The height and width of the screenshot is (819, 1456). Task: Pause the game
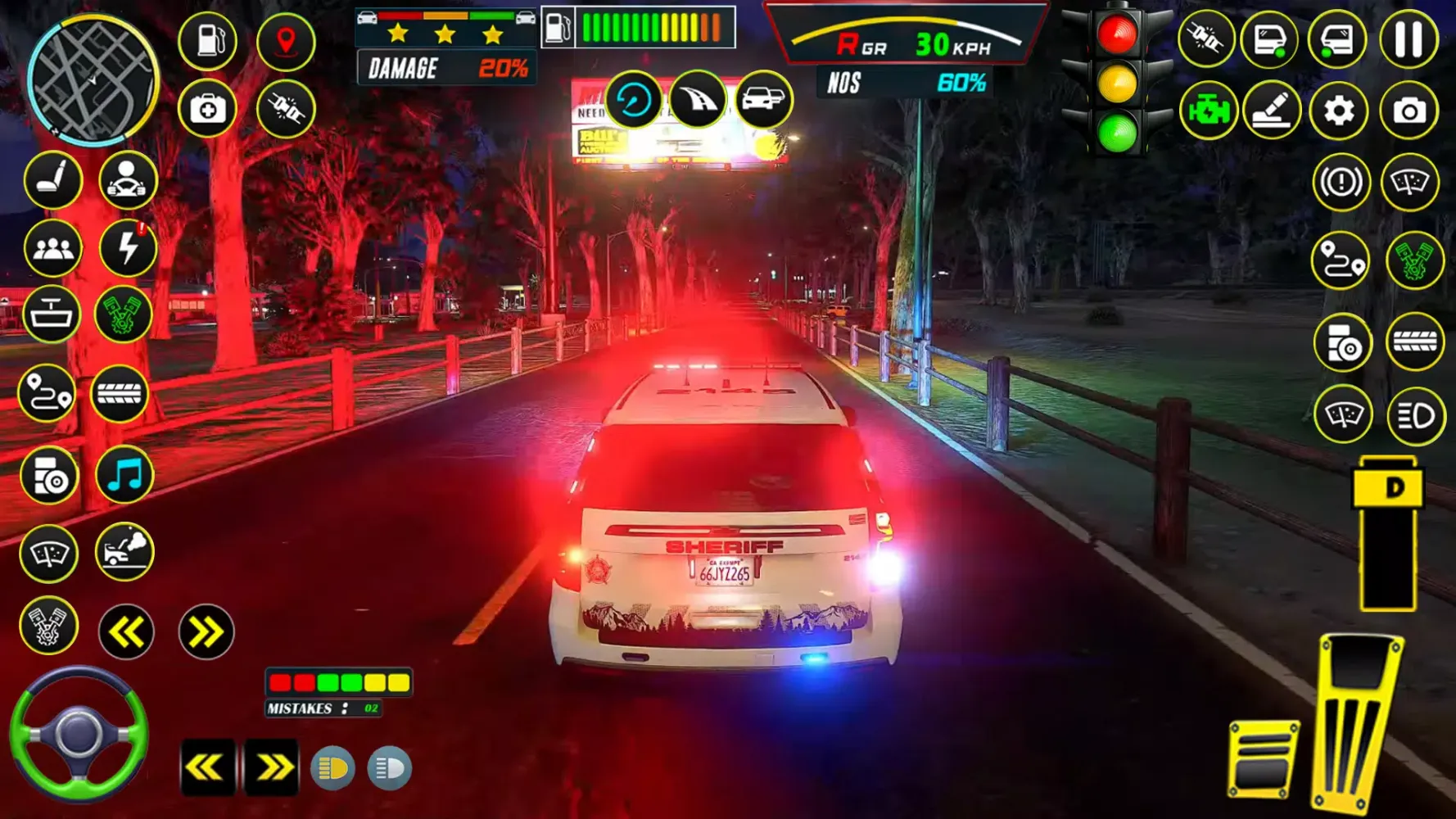pos(1410,37)
